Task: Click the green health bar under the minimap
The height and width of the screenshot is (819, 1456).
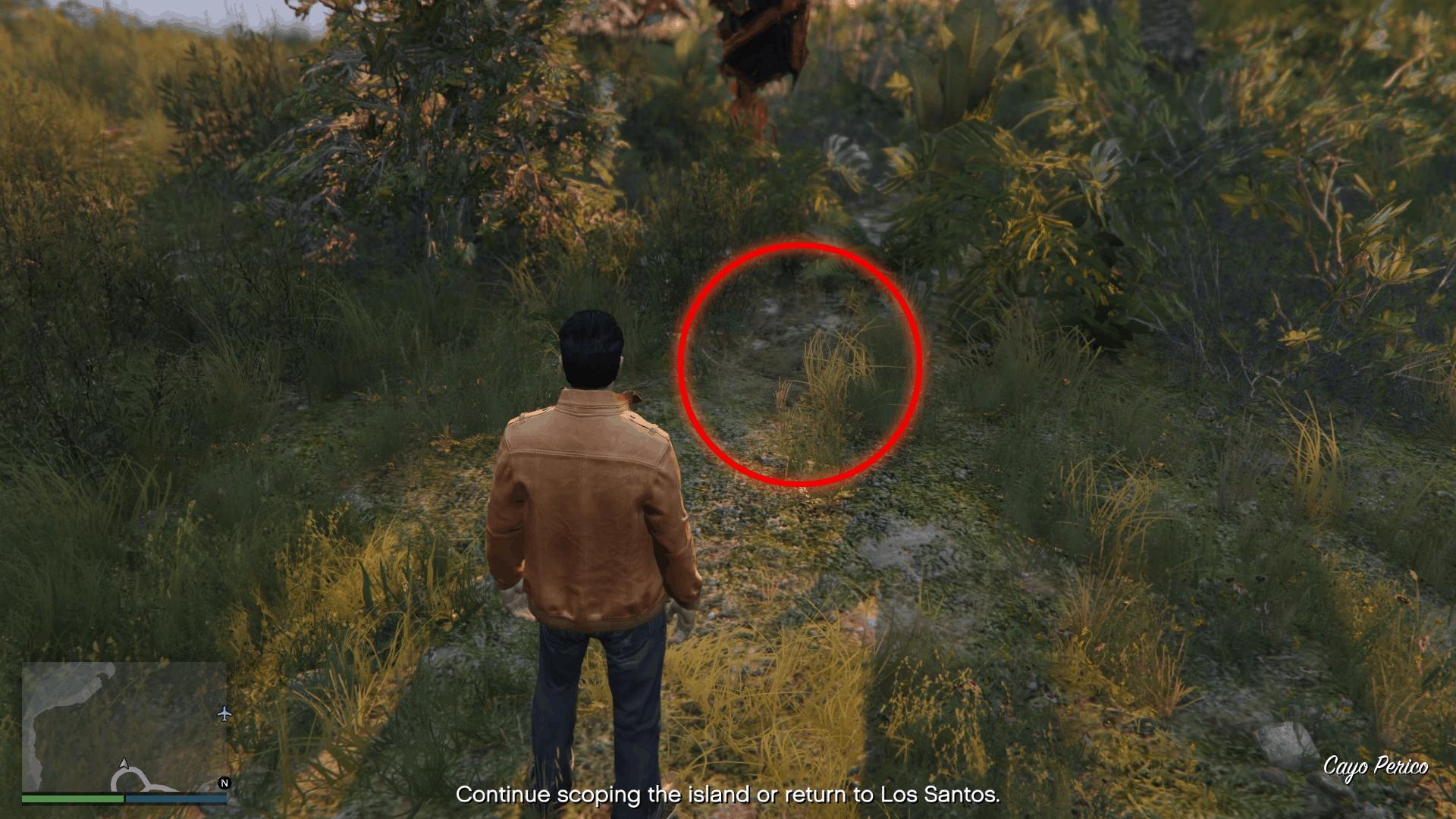Action: coord(71,800)
